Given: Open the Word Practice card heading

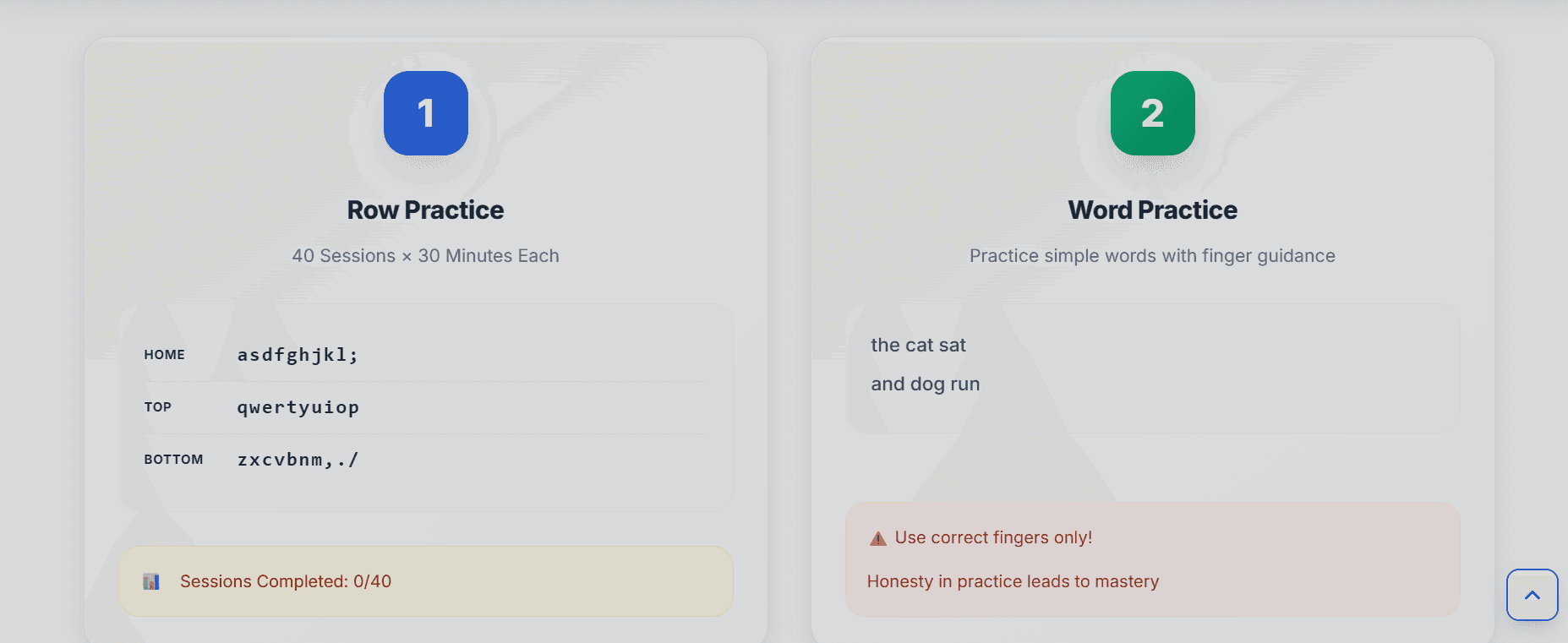Looking at the screenshot, I should (1152, 210).
